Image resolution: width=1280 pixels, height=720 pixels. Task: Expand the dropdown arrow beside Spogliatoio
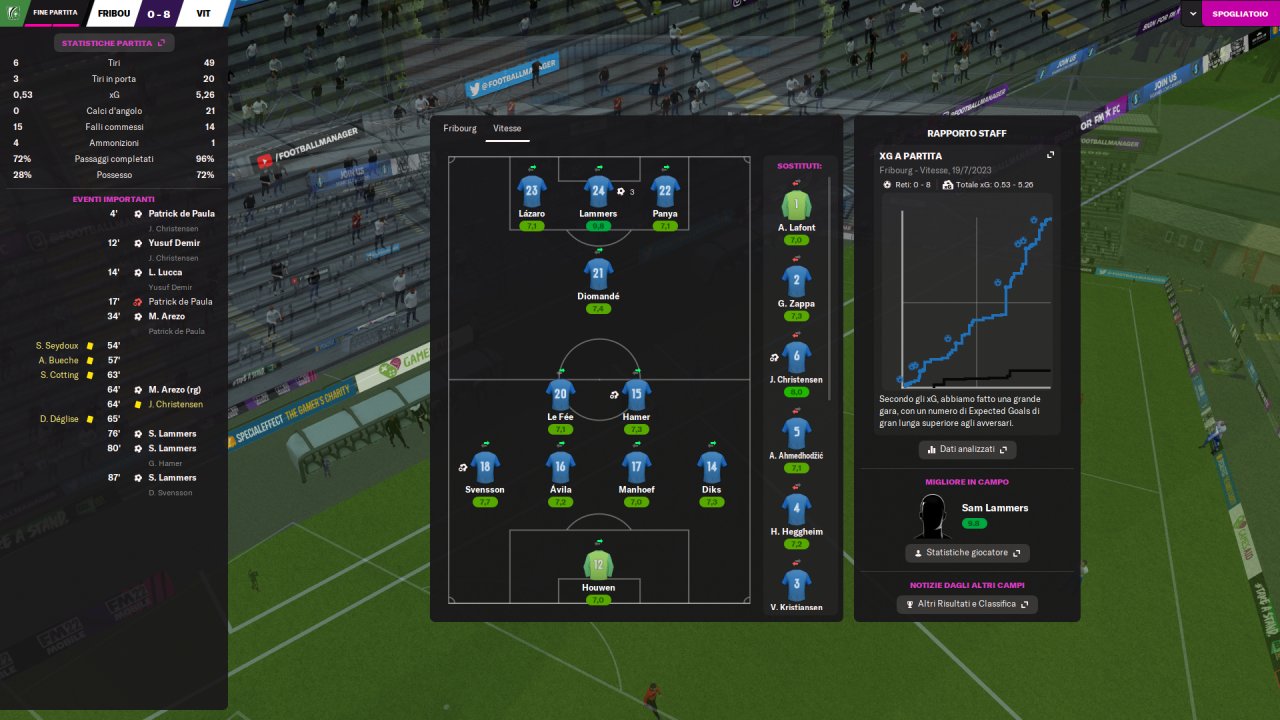[1194, 14]
